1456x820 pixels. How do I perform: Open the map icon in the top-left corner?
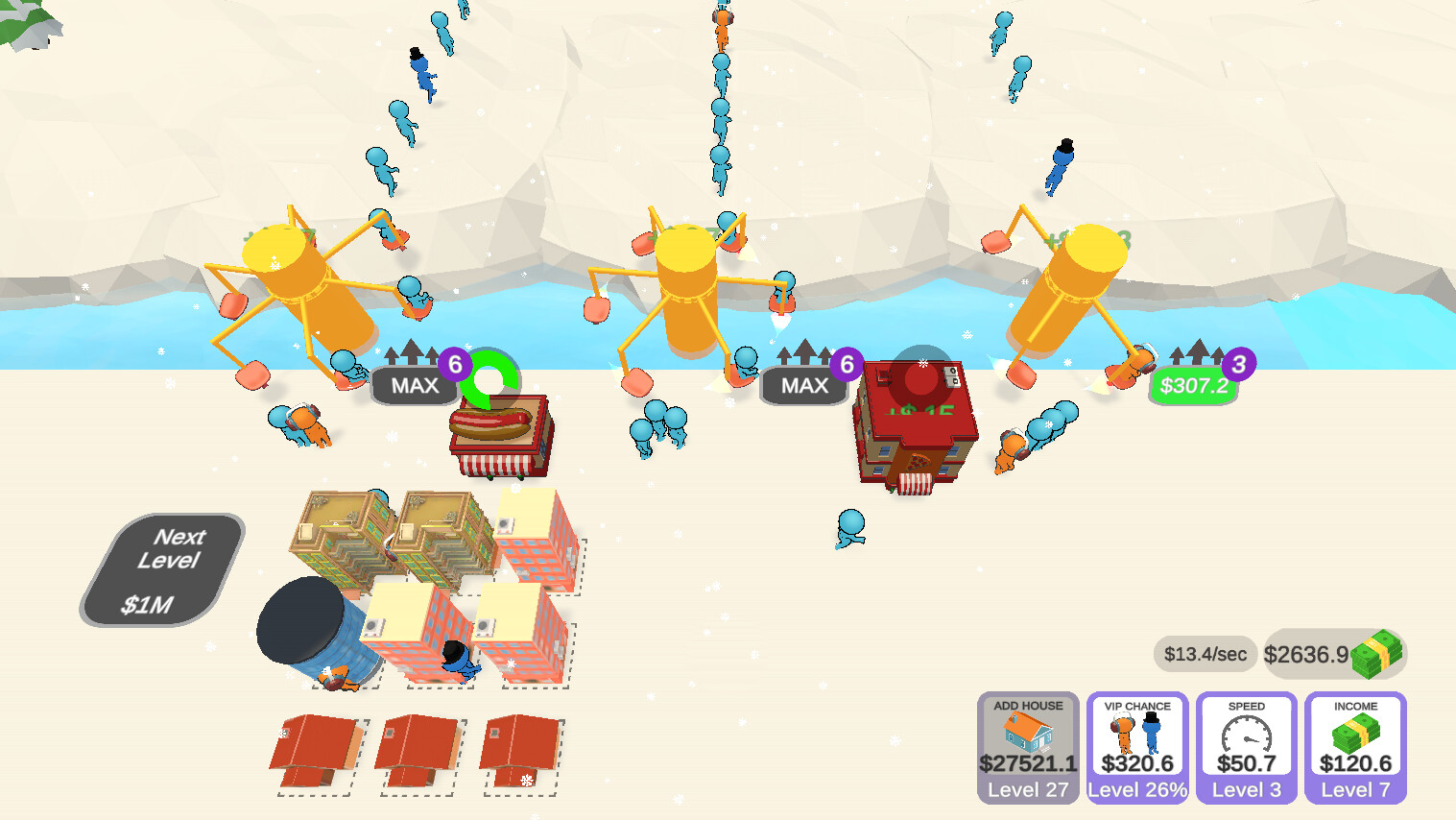(x=29, y=24)
